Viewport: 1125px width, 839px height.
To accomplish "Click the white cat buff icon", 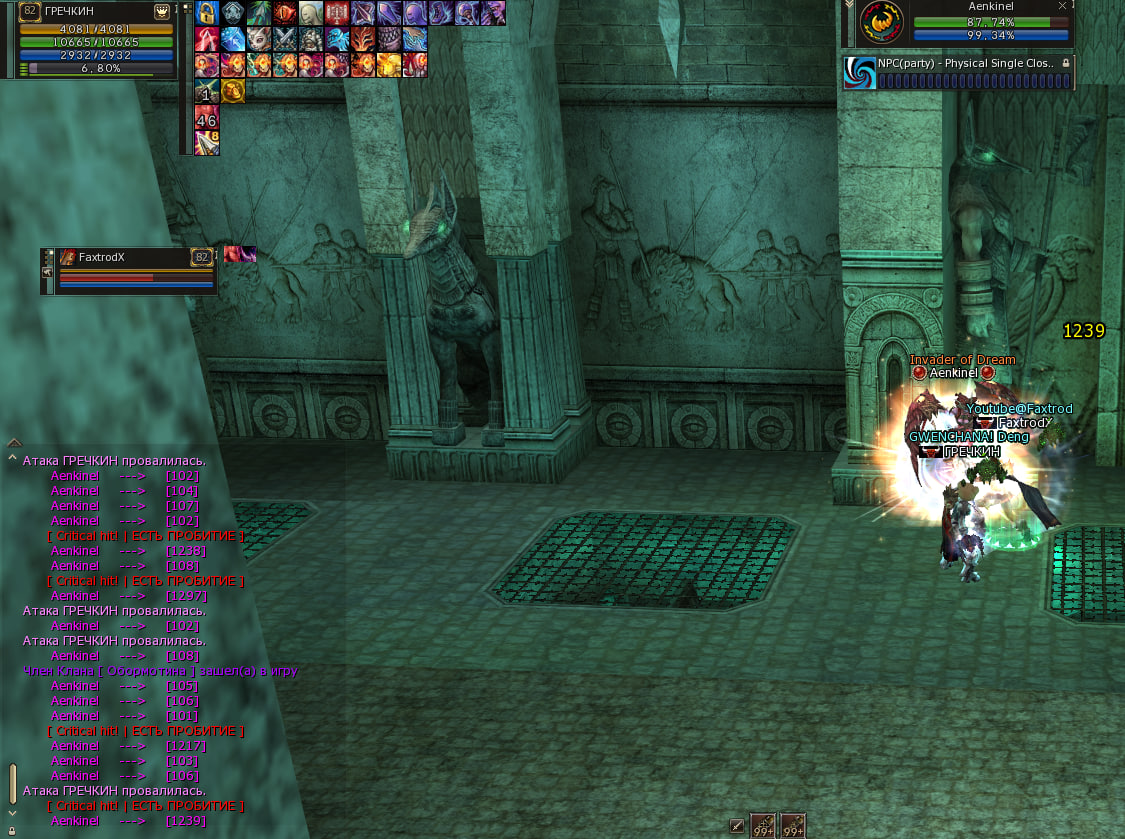I will click(259, 39).
